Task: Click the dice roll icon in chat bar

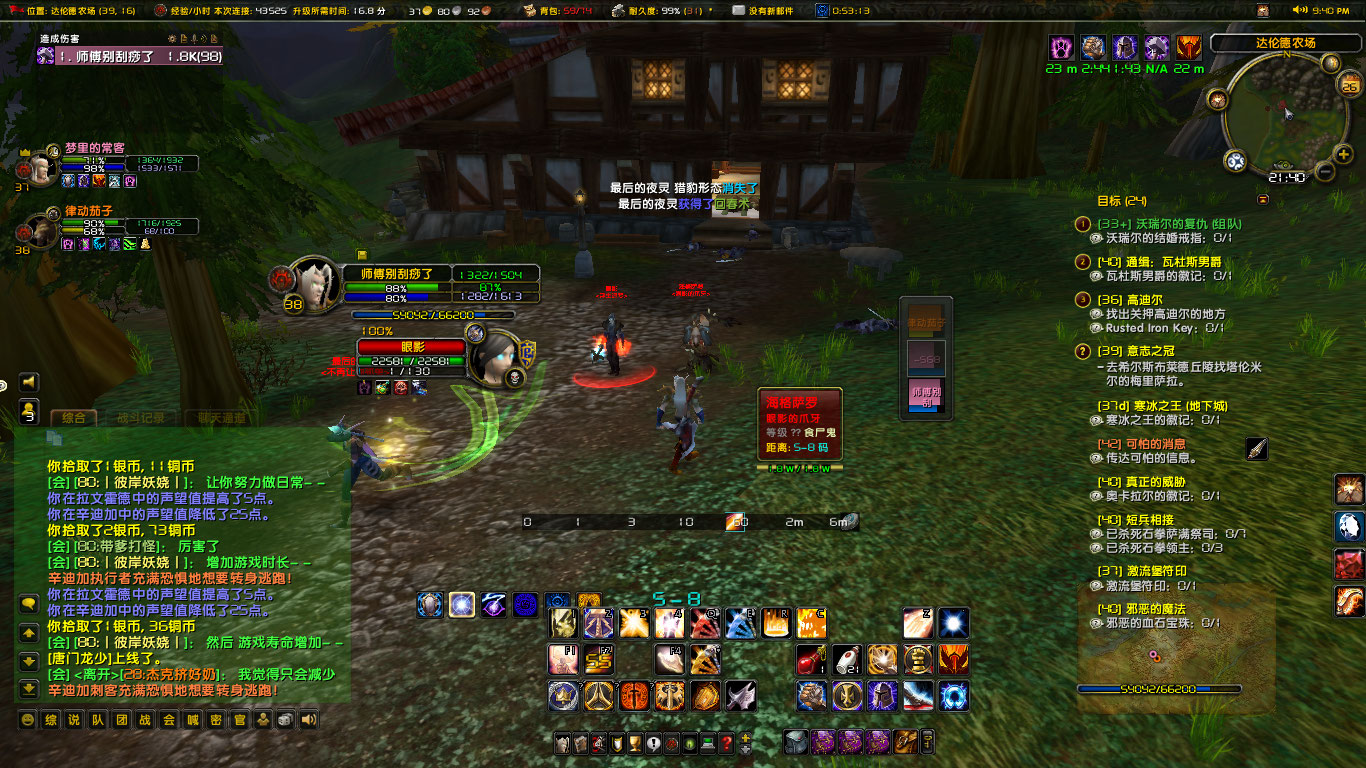Action: 284,720
